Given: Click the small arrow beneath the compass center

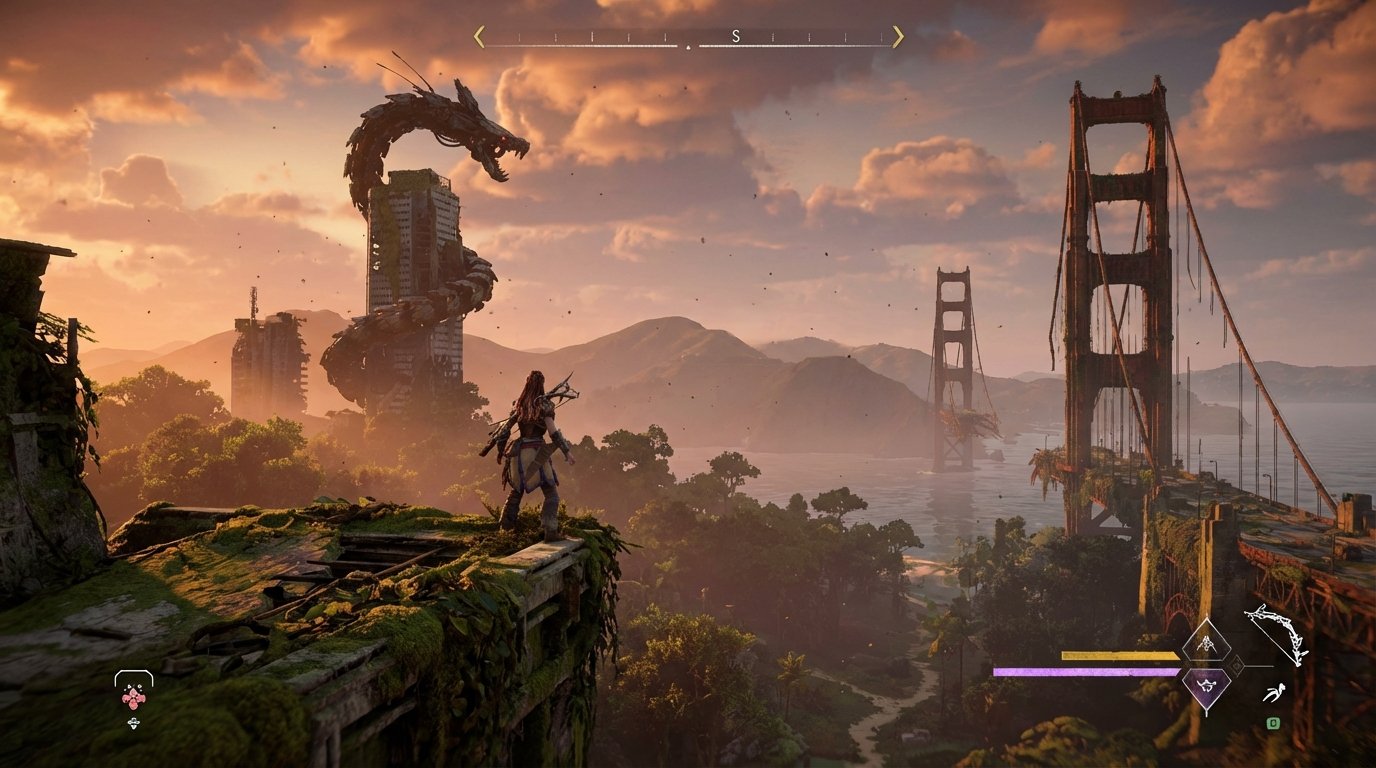Looking at the screenshot, I should coord(689,47).
